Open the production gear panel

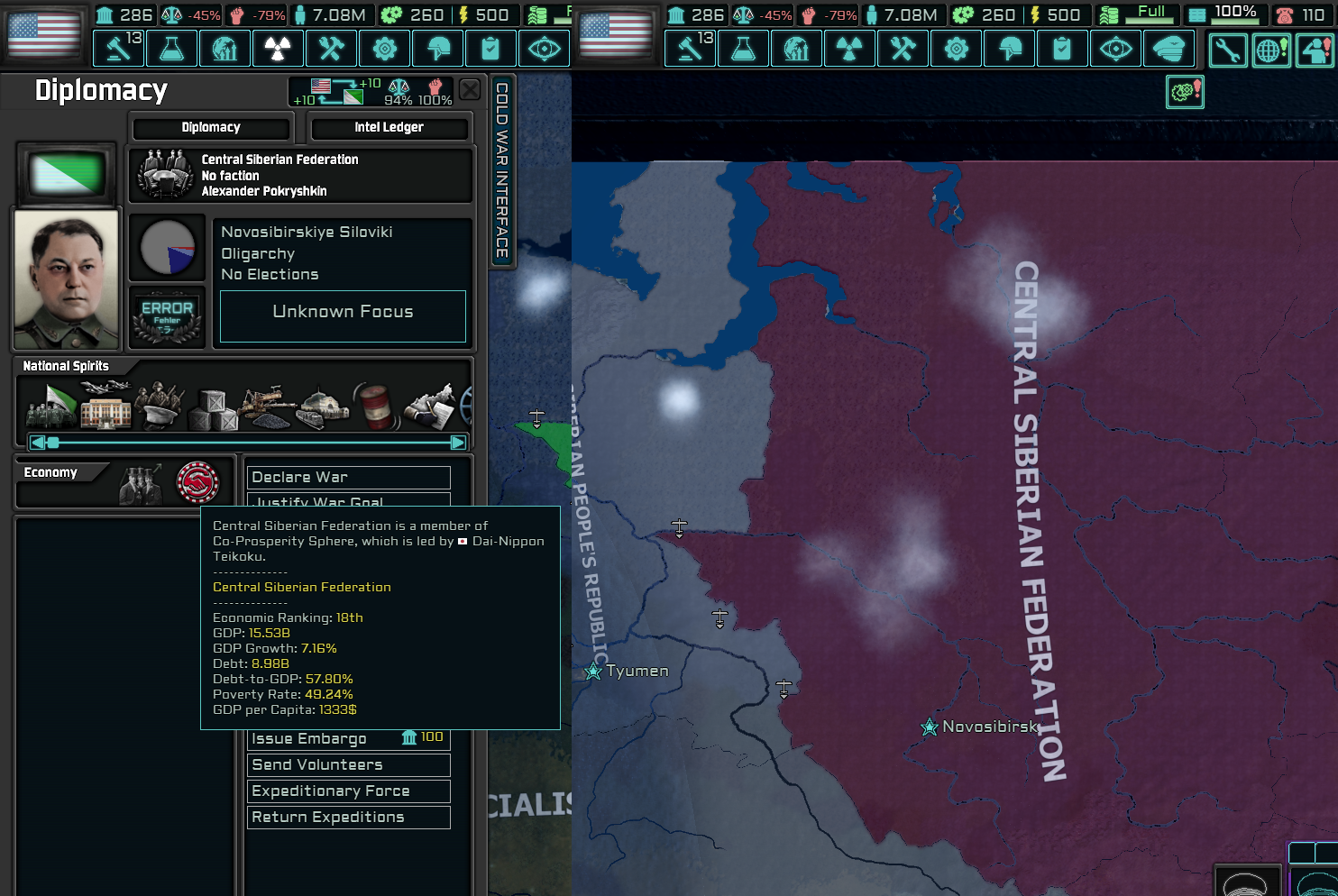(x=385, y=50)
